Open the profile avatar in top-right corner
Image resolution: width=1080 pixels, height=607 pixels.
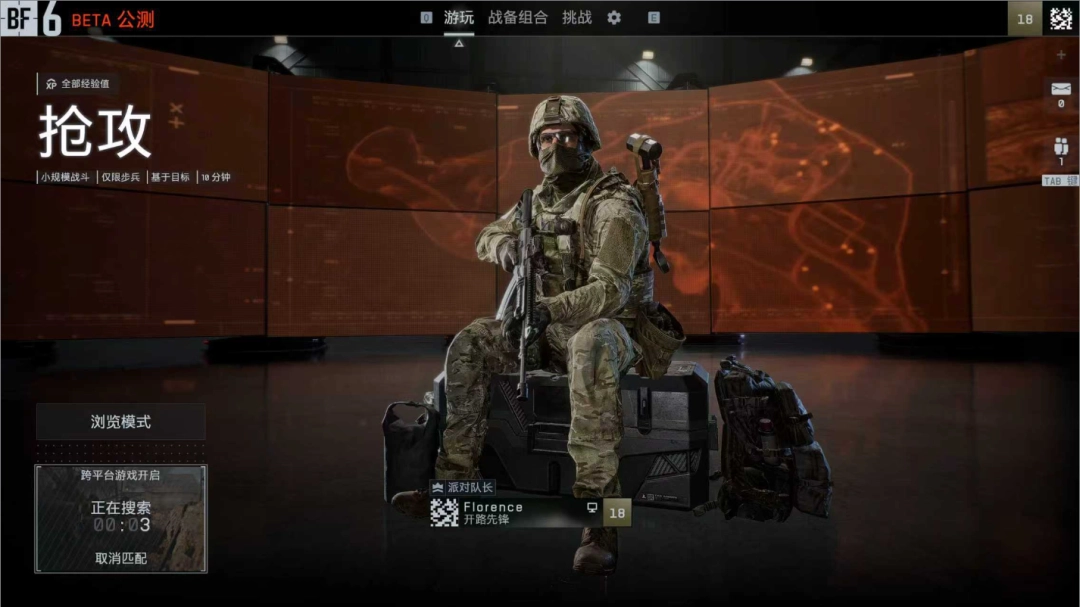(1059, 18)
